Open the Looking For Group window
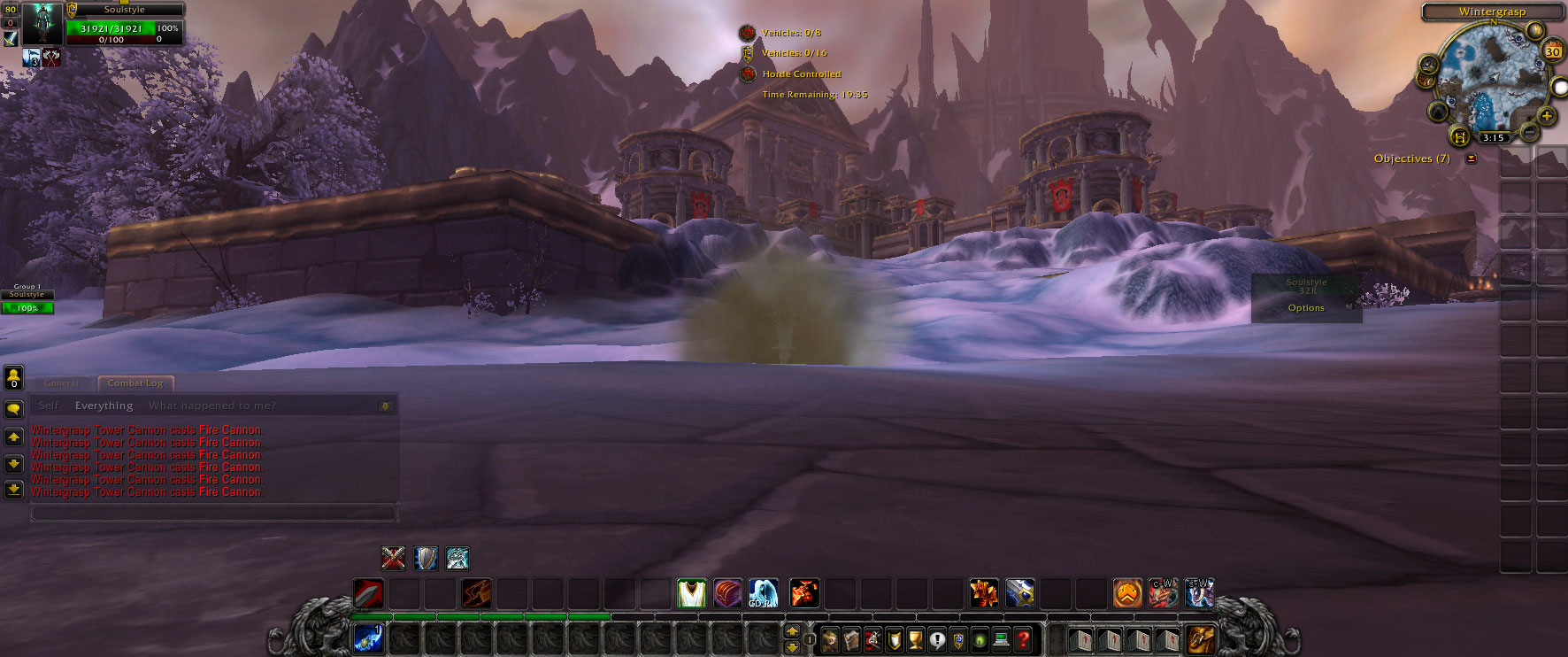This screenshot has height=657, width=1568. tap(979, 639)
